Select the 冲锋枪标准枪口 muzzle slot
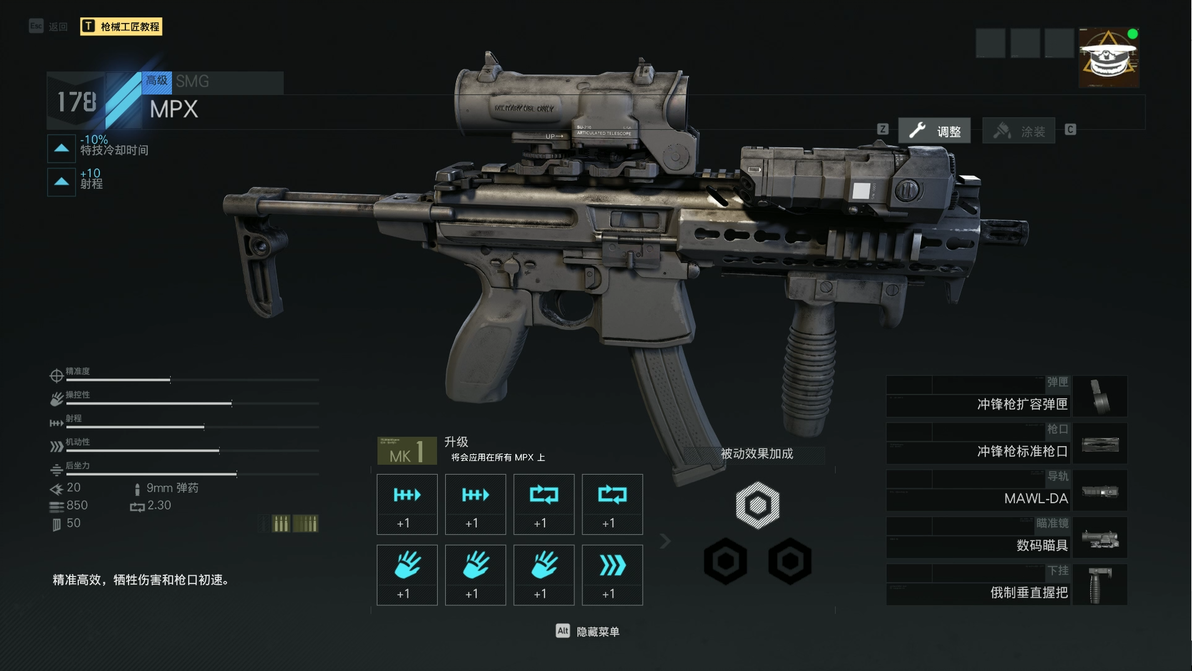 (x=1006, y=443)
